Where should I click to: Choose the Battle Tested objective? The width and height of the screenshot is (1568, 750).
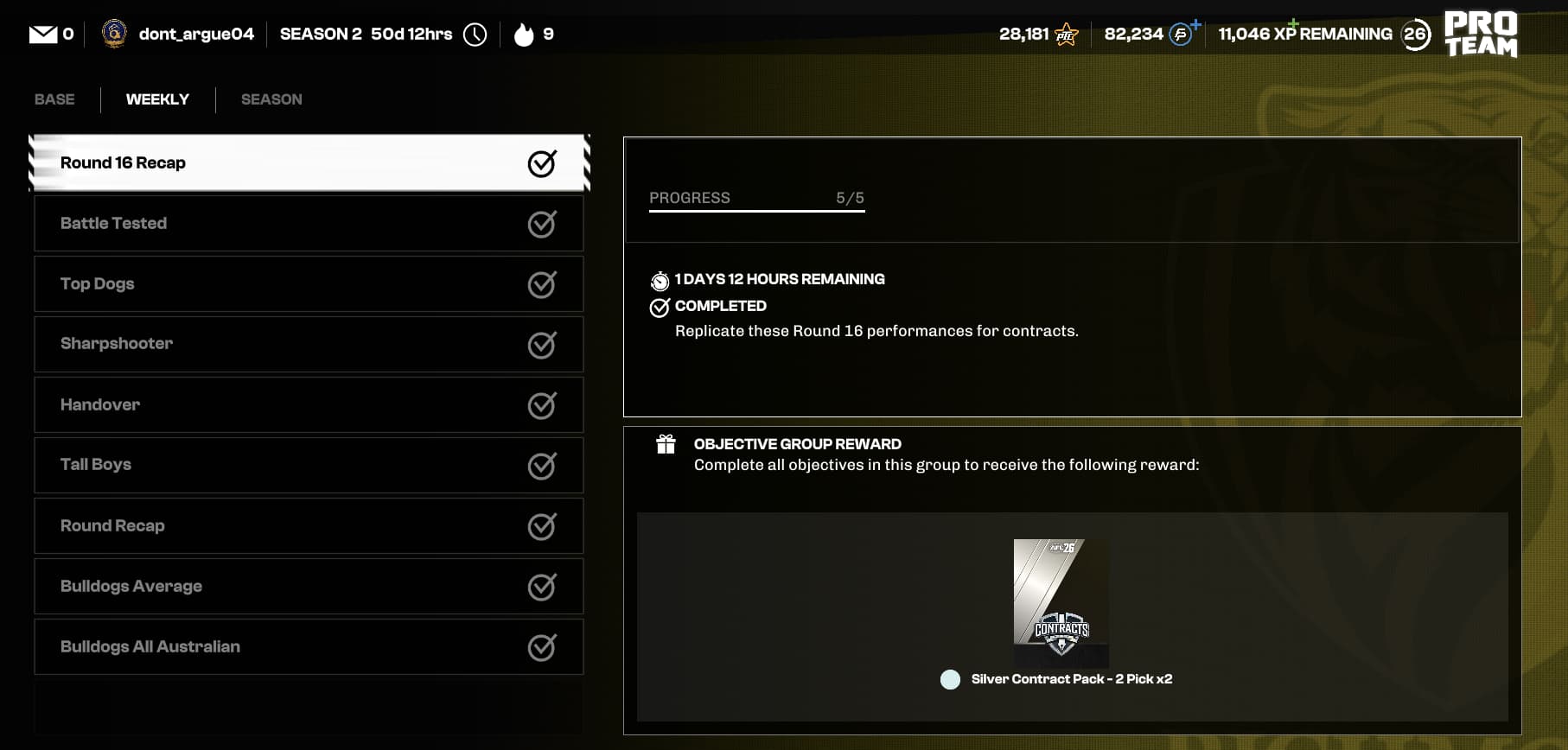coord(309,224)
